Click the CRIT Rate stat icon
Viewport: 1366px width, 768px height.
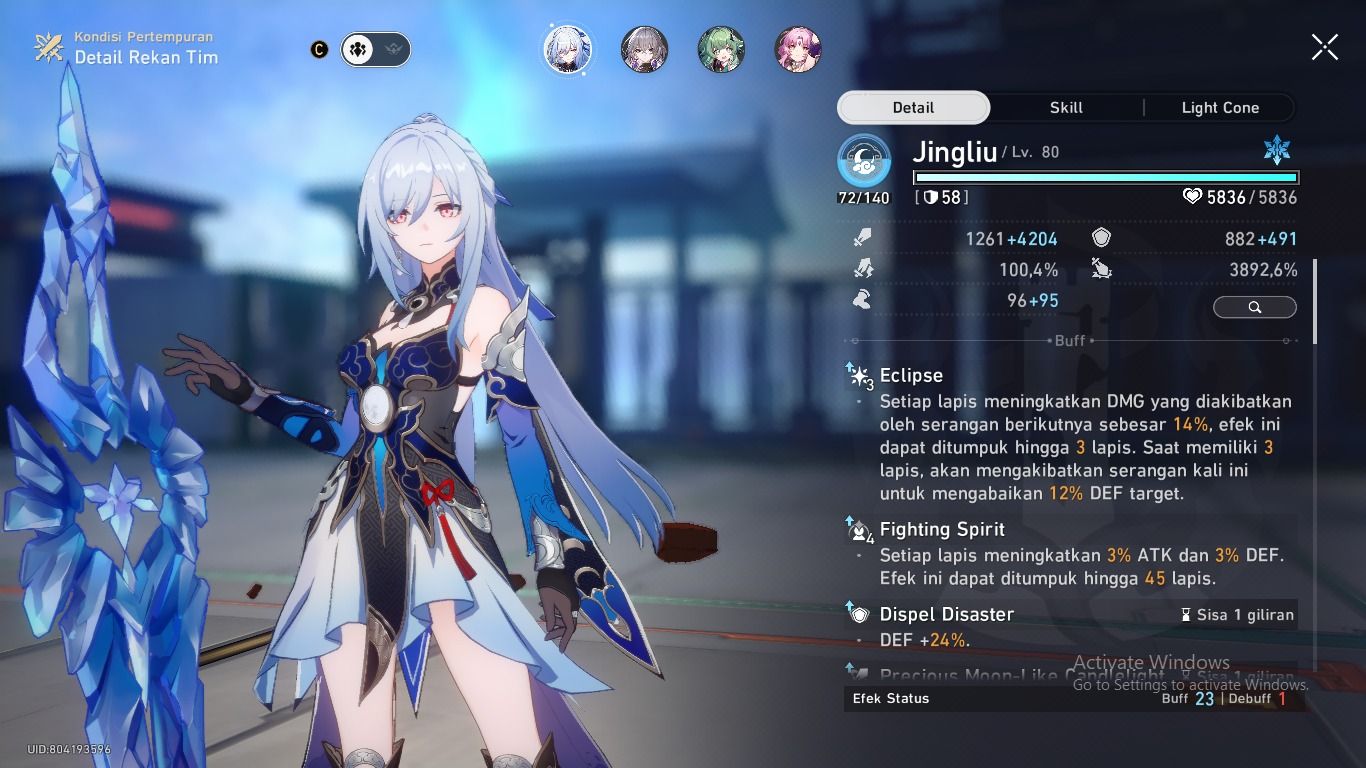coord(862,269)
